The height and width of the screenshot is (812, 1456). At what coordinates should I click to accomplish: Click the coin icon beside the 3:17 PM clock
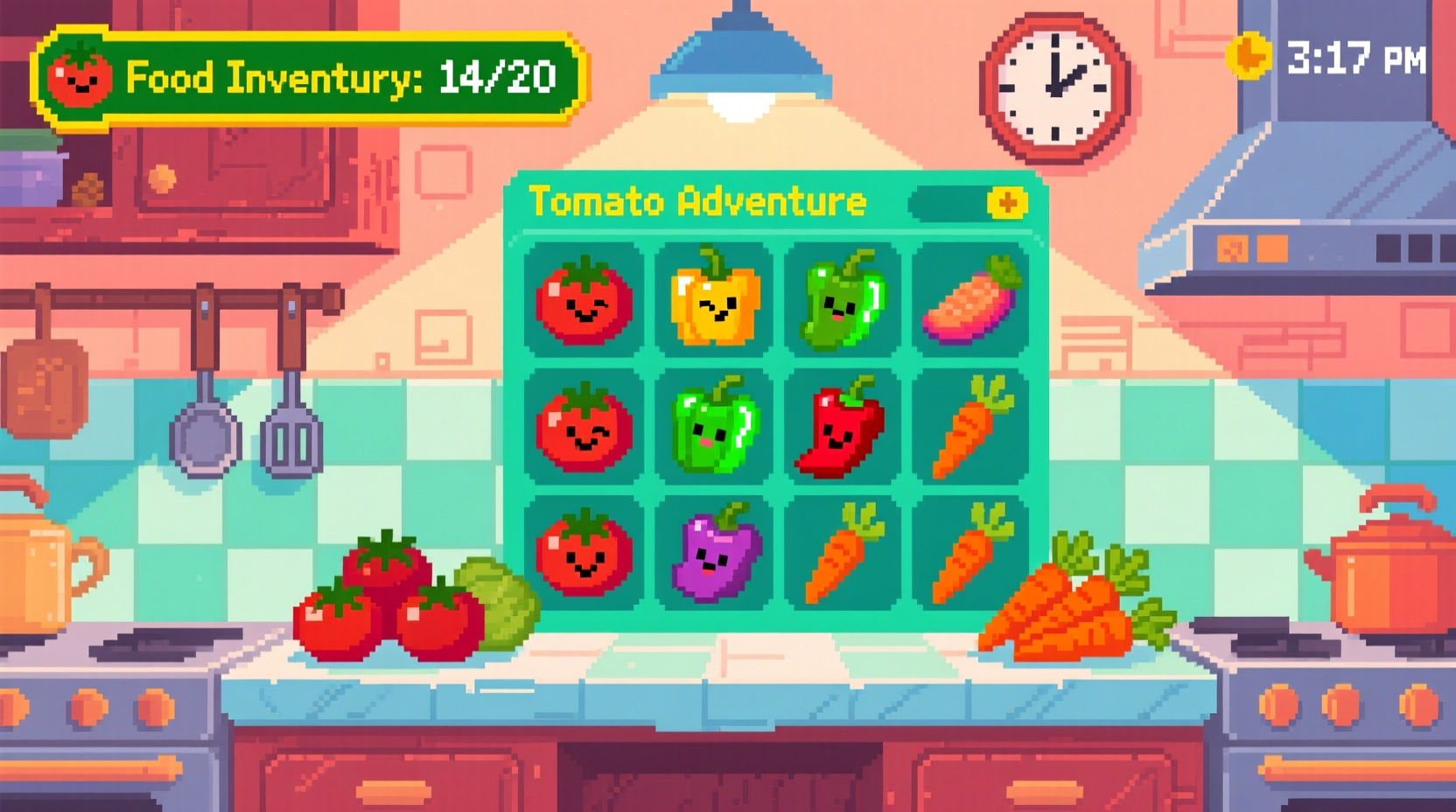[1249, 54]
